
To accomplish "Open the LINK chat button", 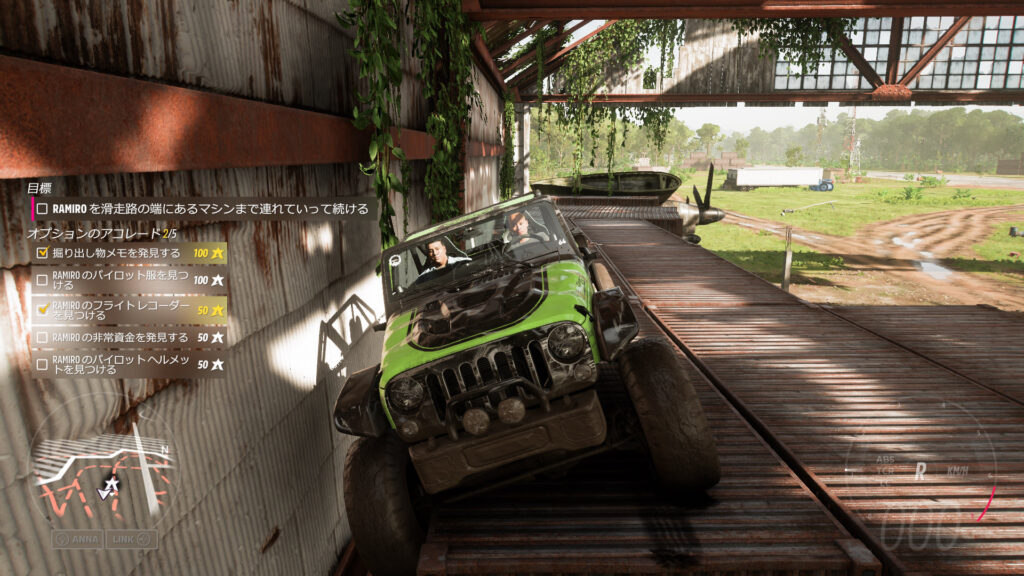I will pyautogui.click(x=132, y=539).
